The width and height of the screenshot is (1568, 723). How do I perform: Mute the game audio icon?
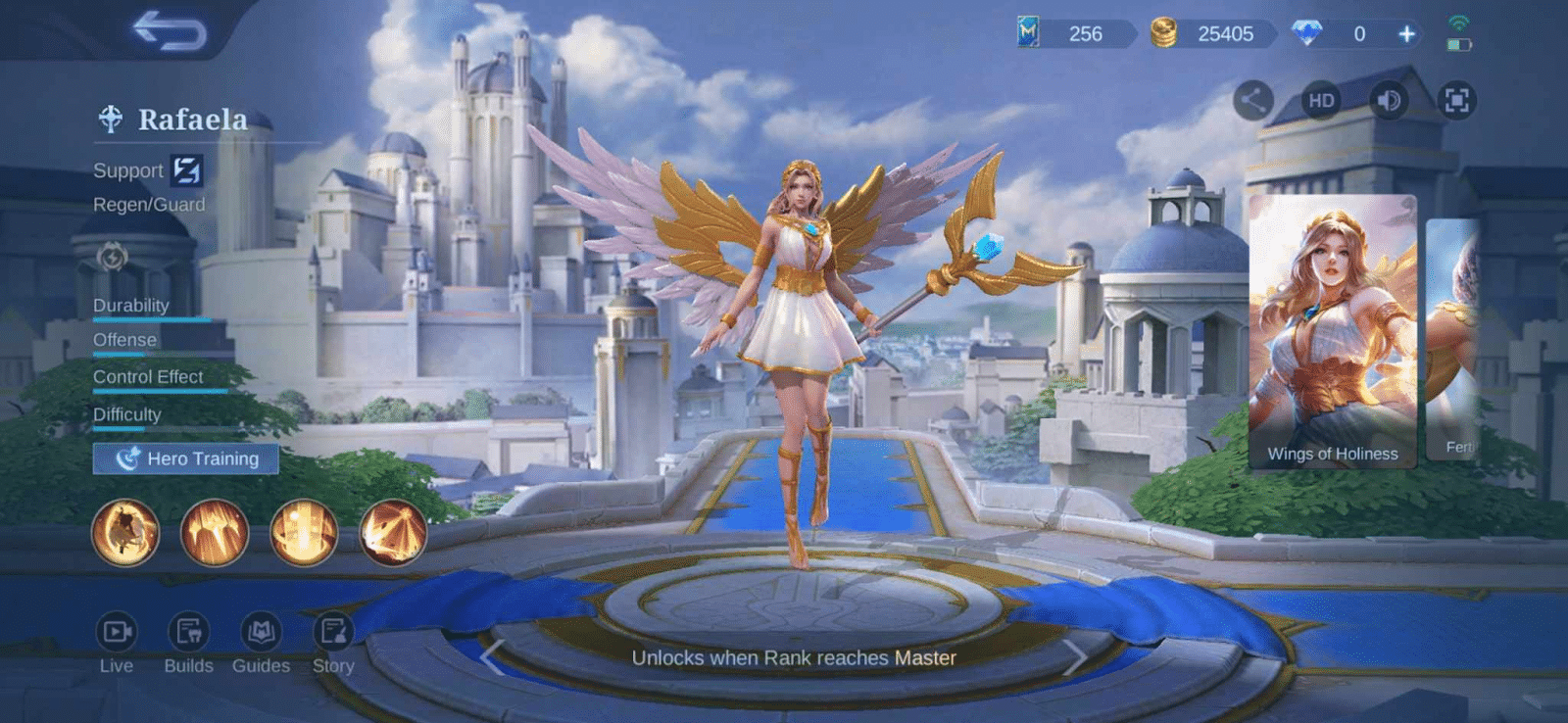[1389, 99]
